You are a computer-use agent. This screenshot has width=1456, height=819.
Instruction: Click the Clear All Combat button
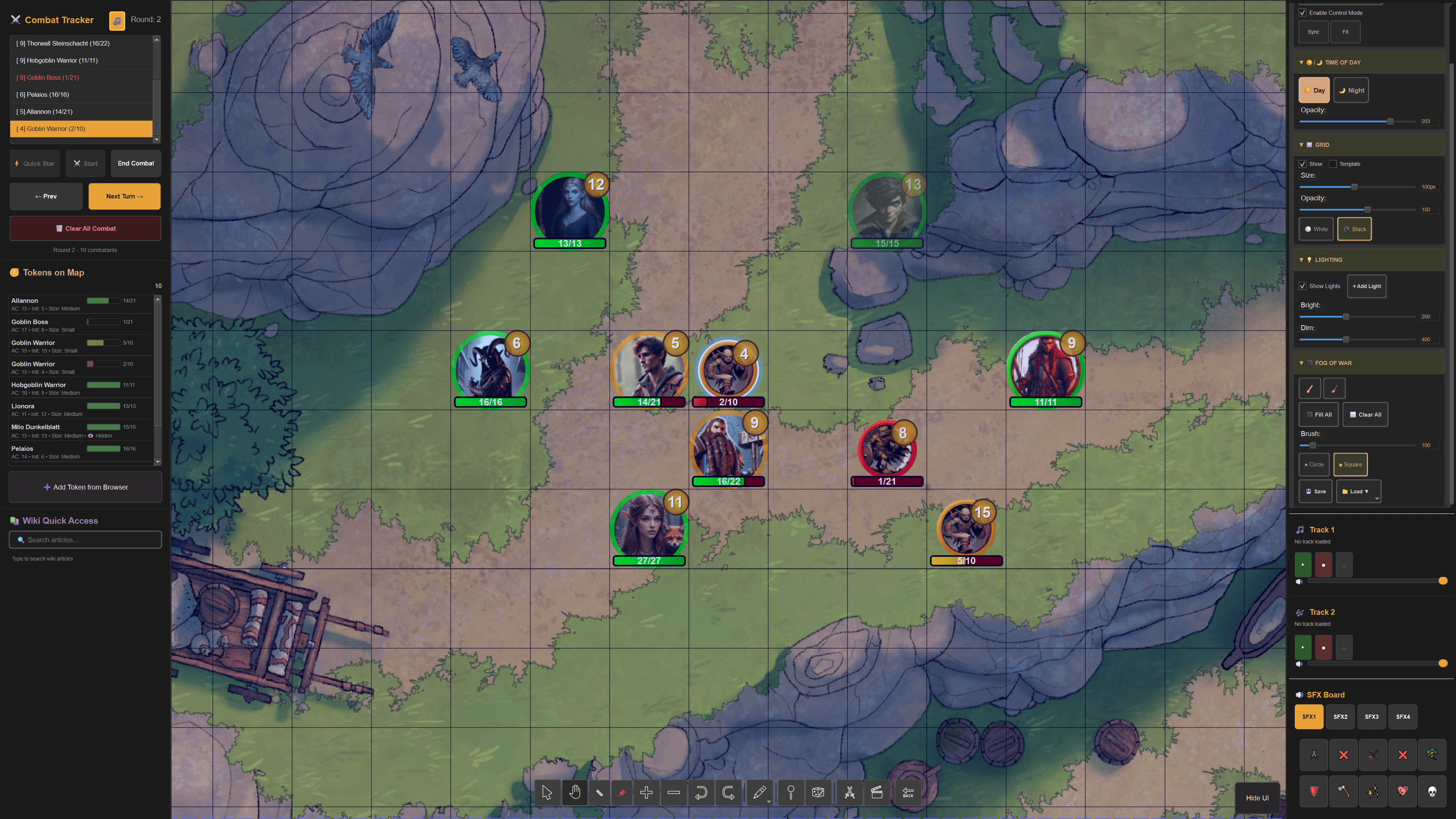point(85,228)
